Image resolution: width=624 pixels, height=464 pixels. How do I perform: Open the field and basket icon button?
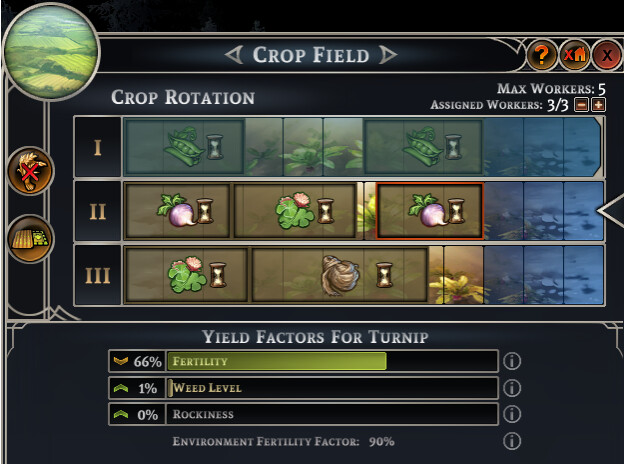pyautogui.click(x=31, y=238)
